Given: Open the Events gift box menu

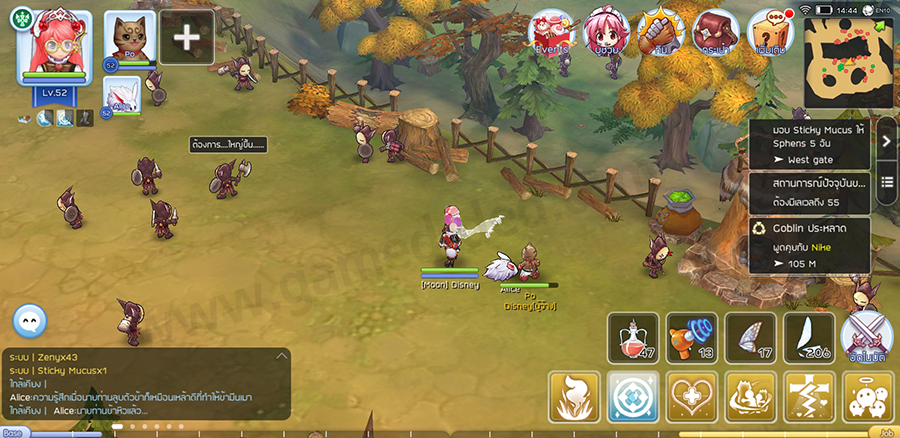Looking at the screenshot, I should coord(549,33).
